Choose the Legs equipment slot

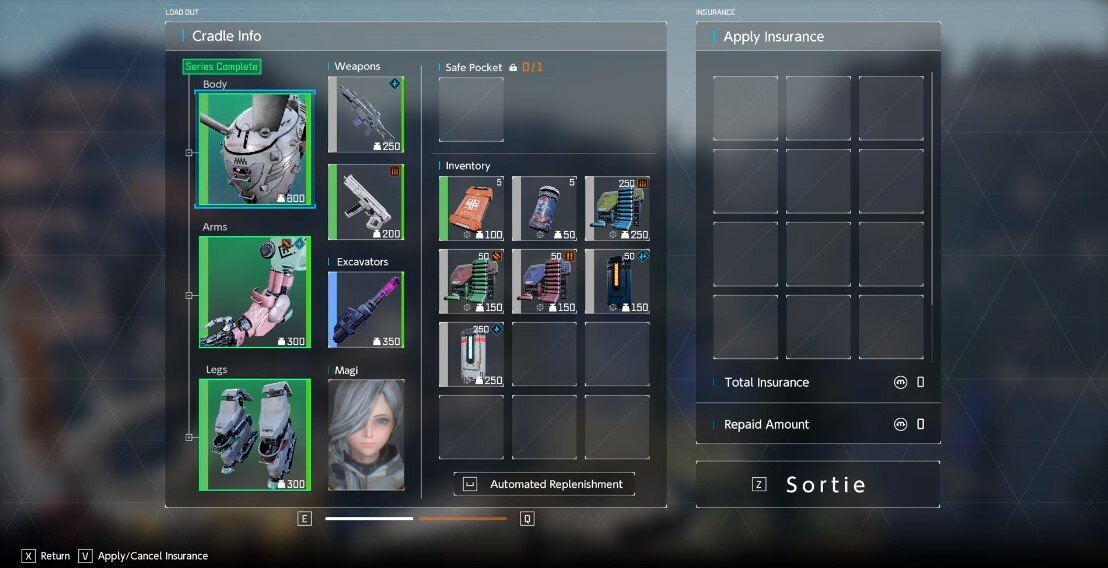click(x=255, y=435)
